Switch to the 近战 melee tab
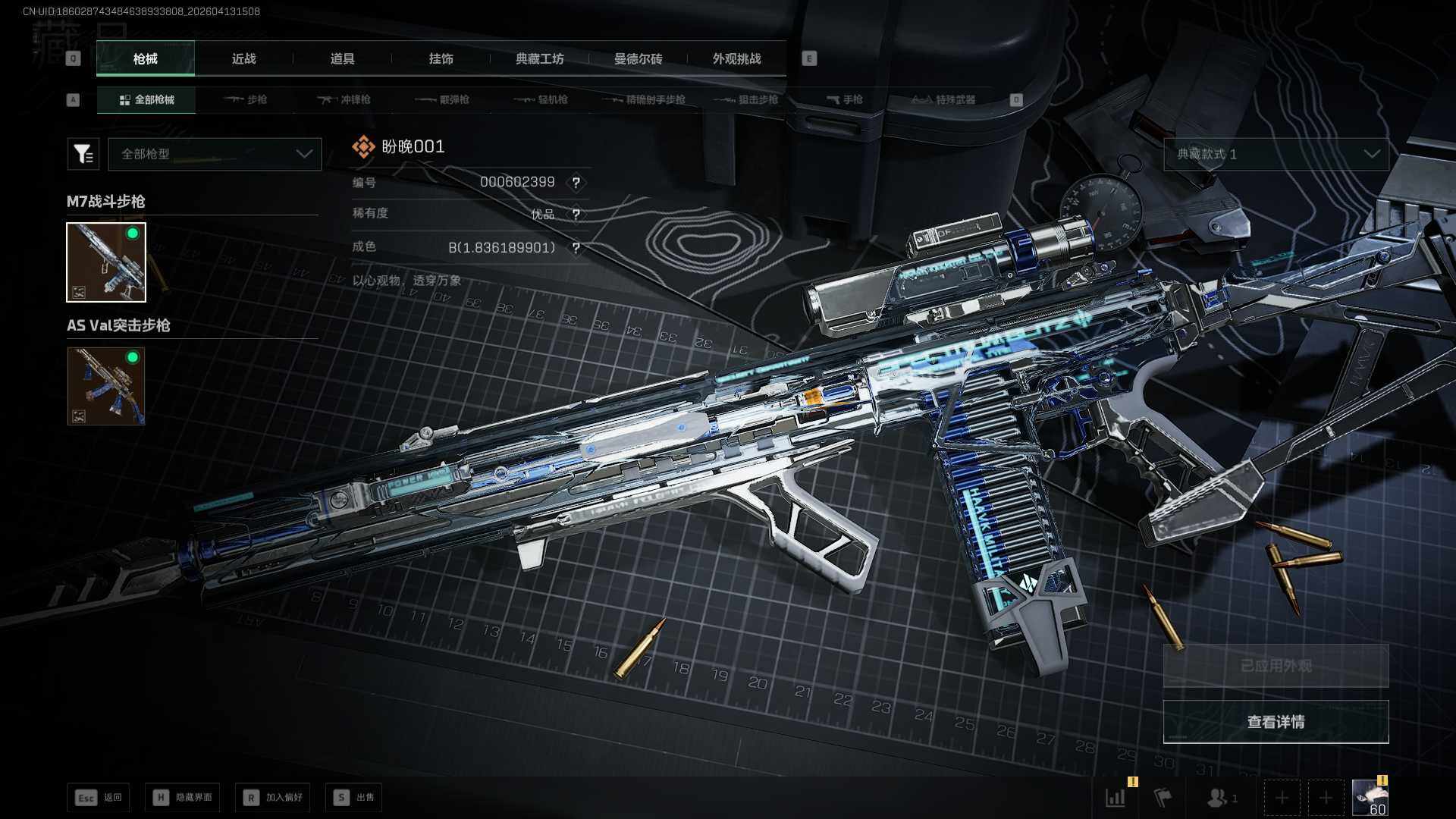 coord(243,59)
